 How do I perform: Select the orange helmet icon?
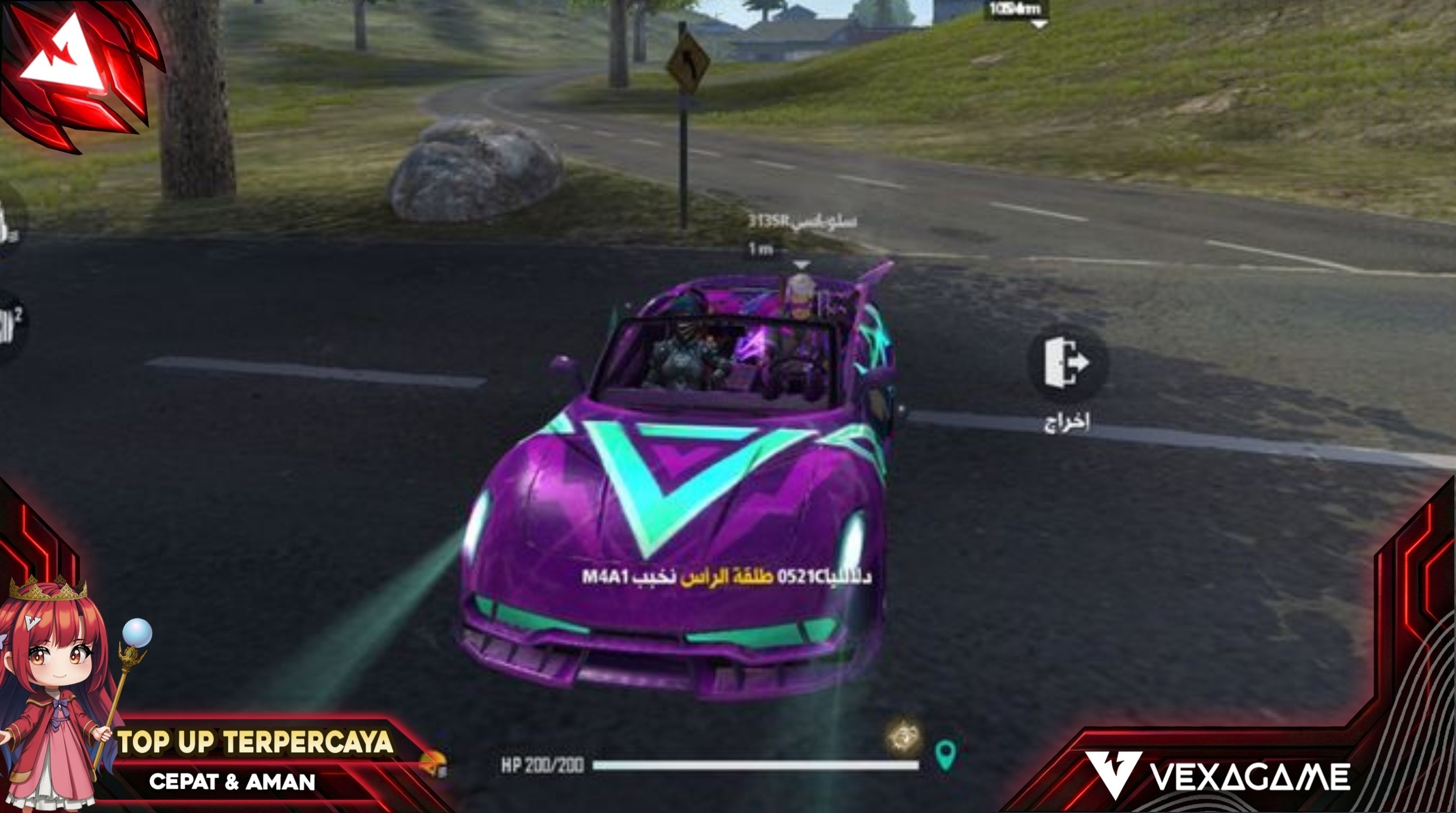434,765
